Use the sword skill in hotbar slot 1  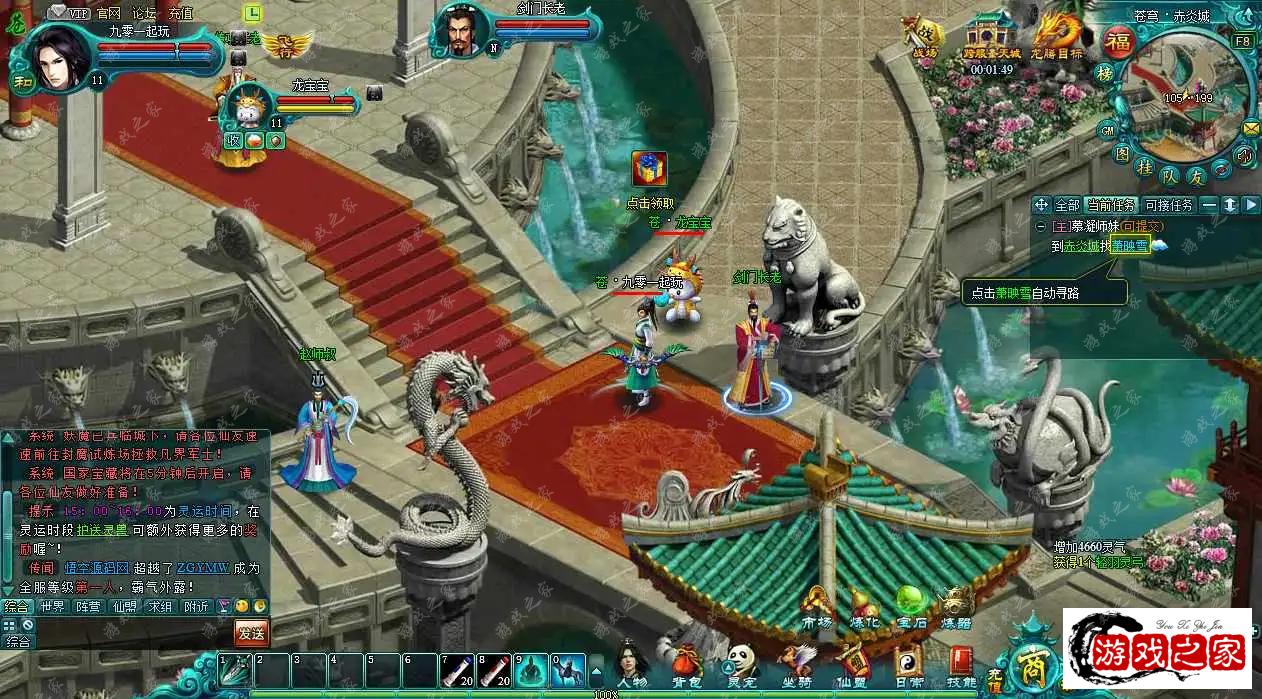coord(234,669)
